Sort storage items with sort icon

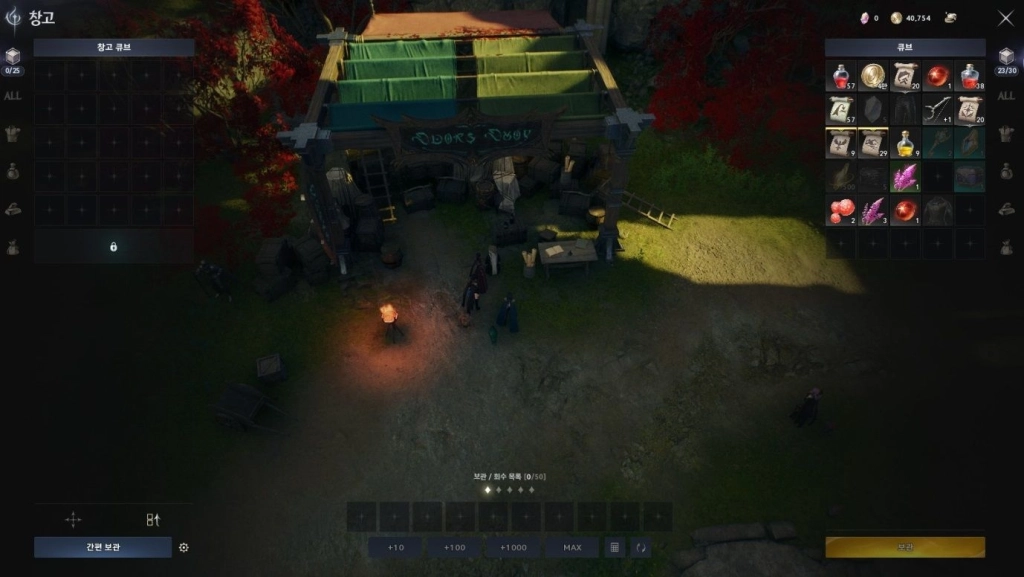click(153, 519)
